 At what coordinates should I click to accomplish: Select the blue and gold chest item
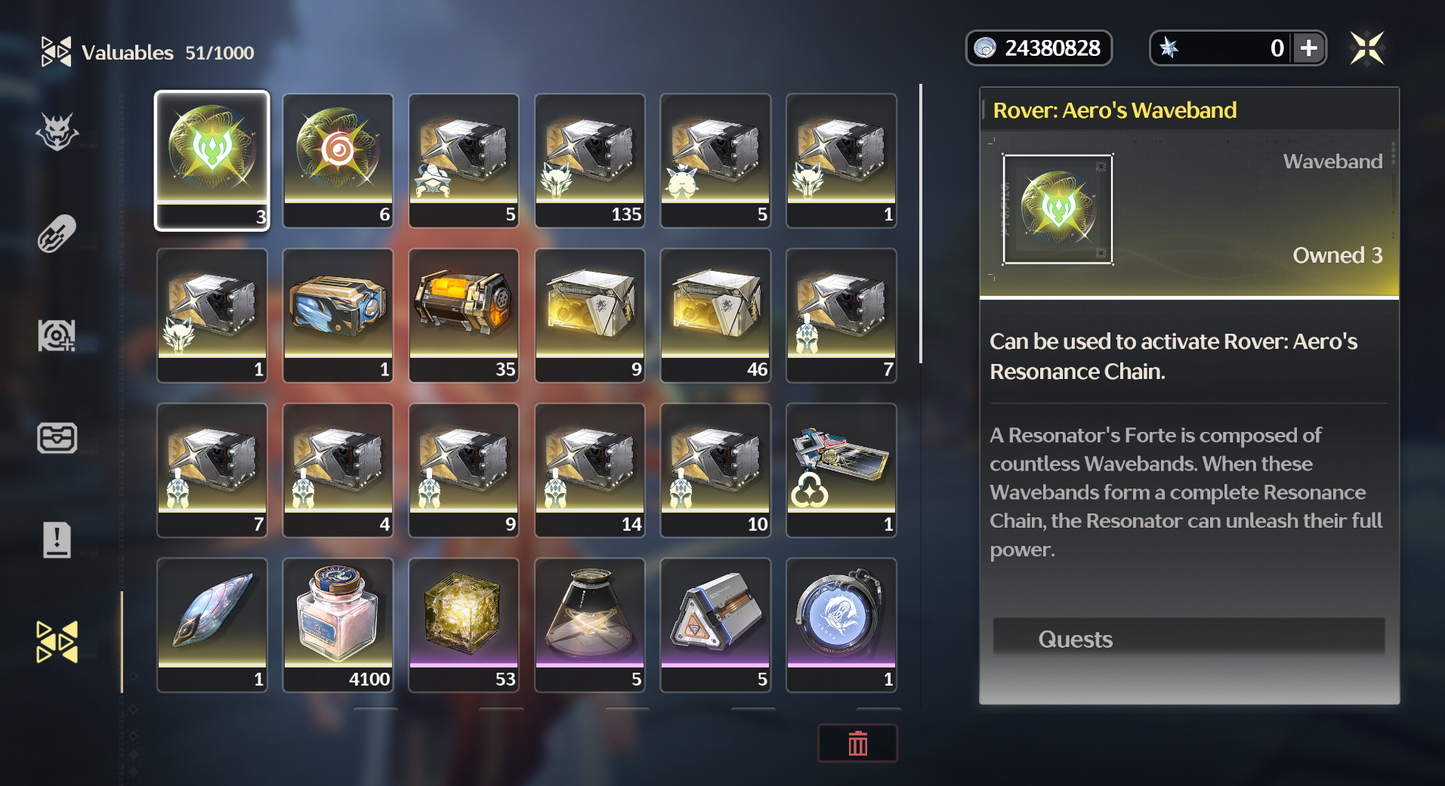click(338, 315)
